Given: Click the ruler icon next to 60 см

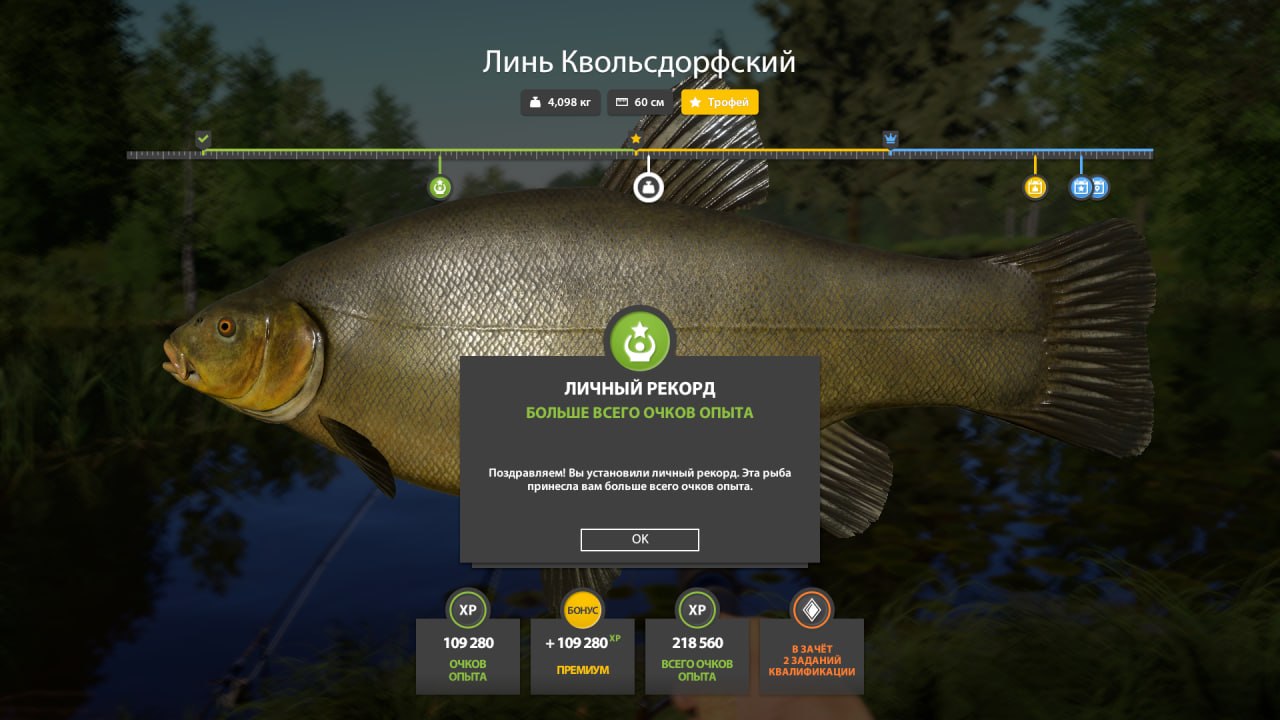Looking at the screenshot, I should click(x=622, y=102).
